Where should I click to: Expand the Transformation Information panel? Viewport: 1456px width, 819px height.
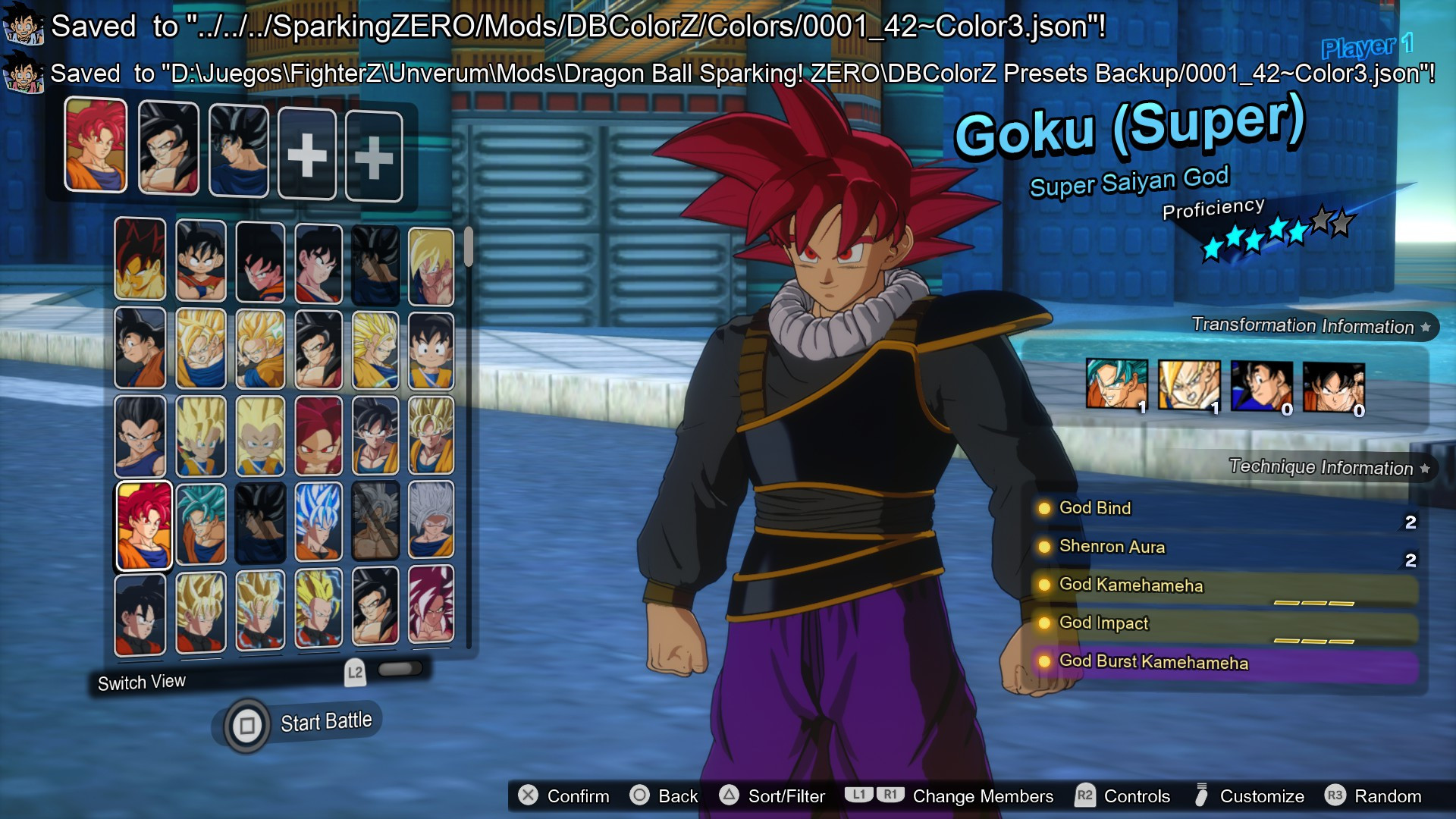pos(1303,326)
